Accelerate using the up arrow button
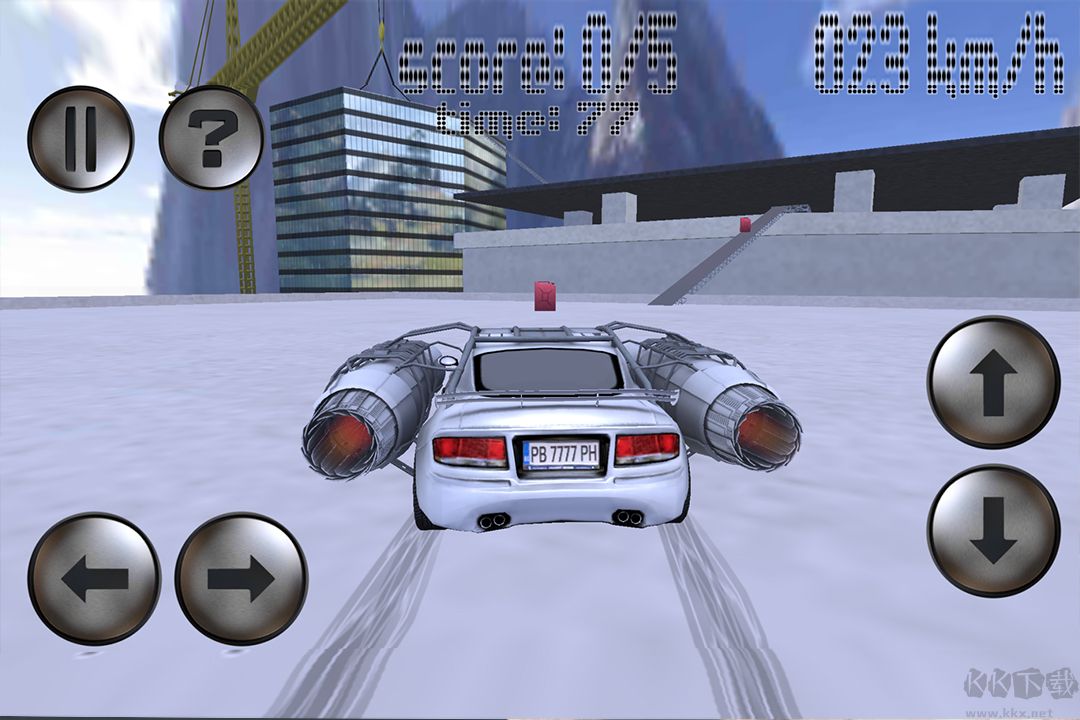The image size is (1080, 720). click(x=993, y=382)
